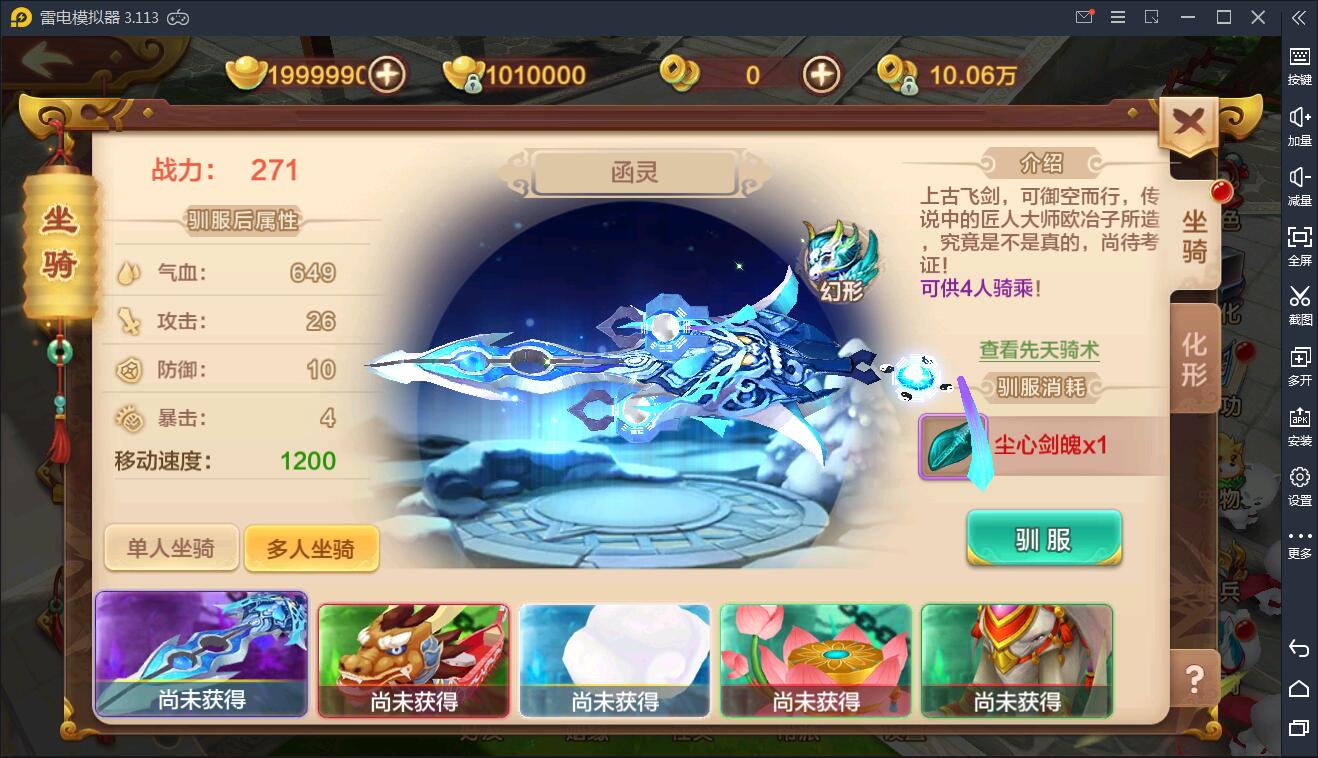The height and width of the screenshot is (758, 1318).
Task: Open the hamburger menu in the title bar
Action: (1118, 17)
